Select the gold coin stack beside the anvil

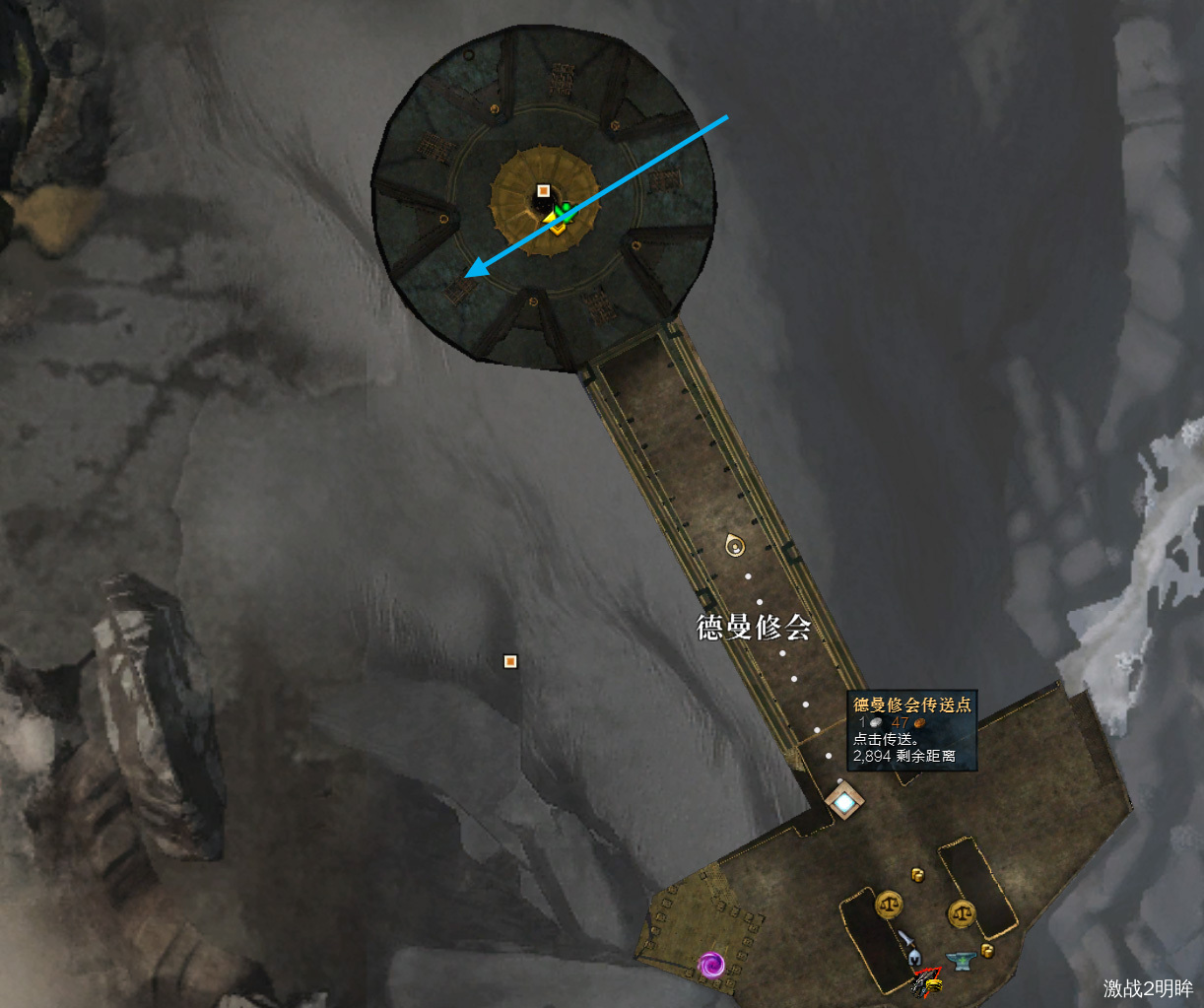986,950
